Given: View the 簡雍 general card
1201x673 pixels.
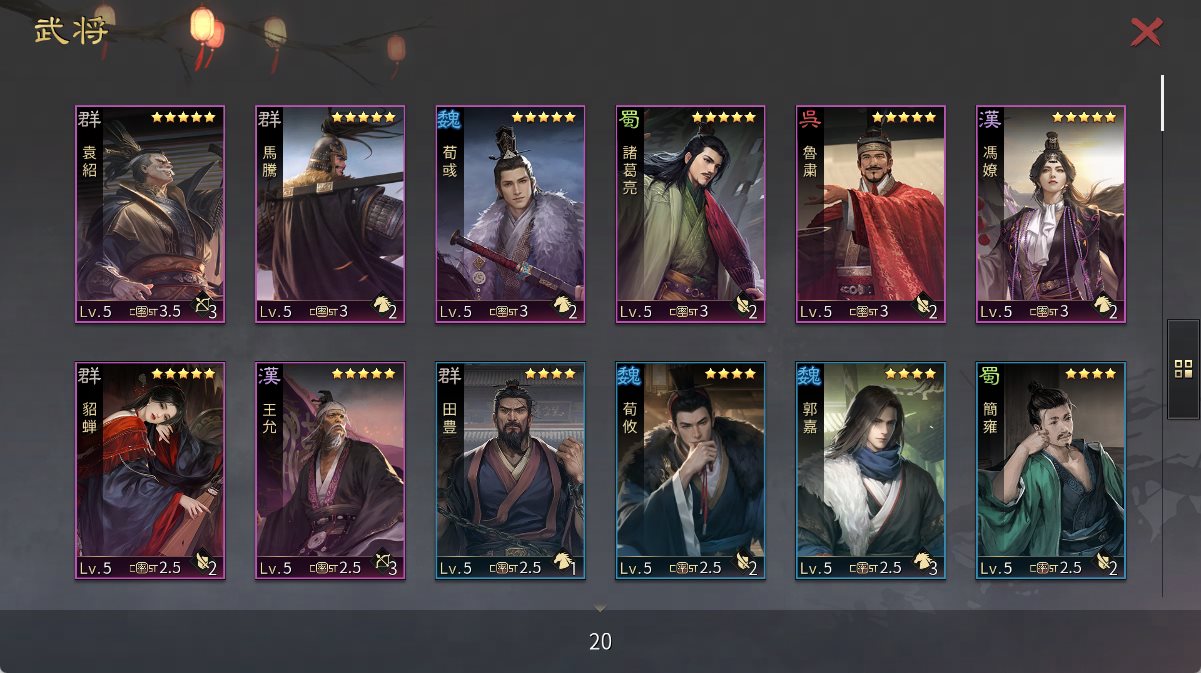Looking at the screenshot, I should click(1050, 470).
